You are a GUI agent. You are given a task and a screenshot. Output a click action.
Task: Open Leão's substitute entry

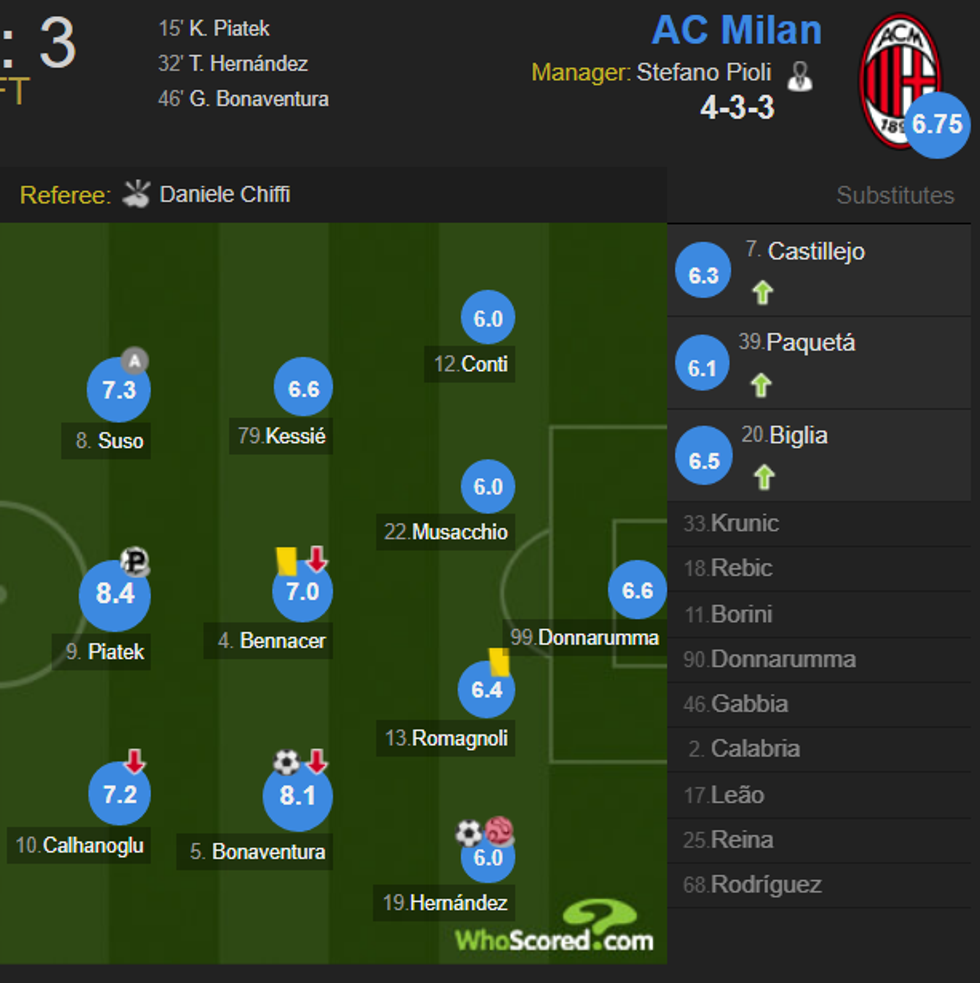point(737,795)
